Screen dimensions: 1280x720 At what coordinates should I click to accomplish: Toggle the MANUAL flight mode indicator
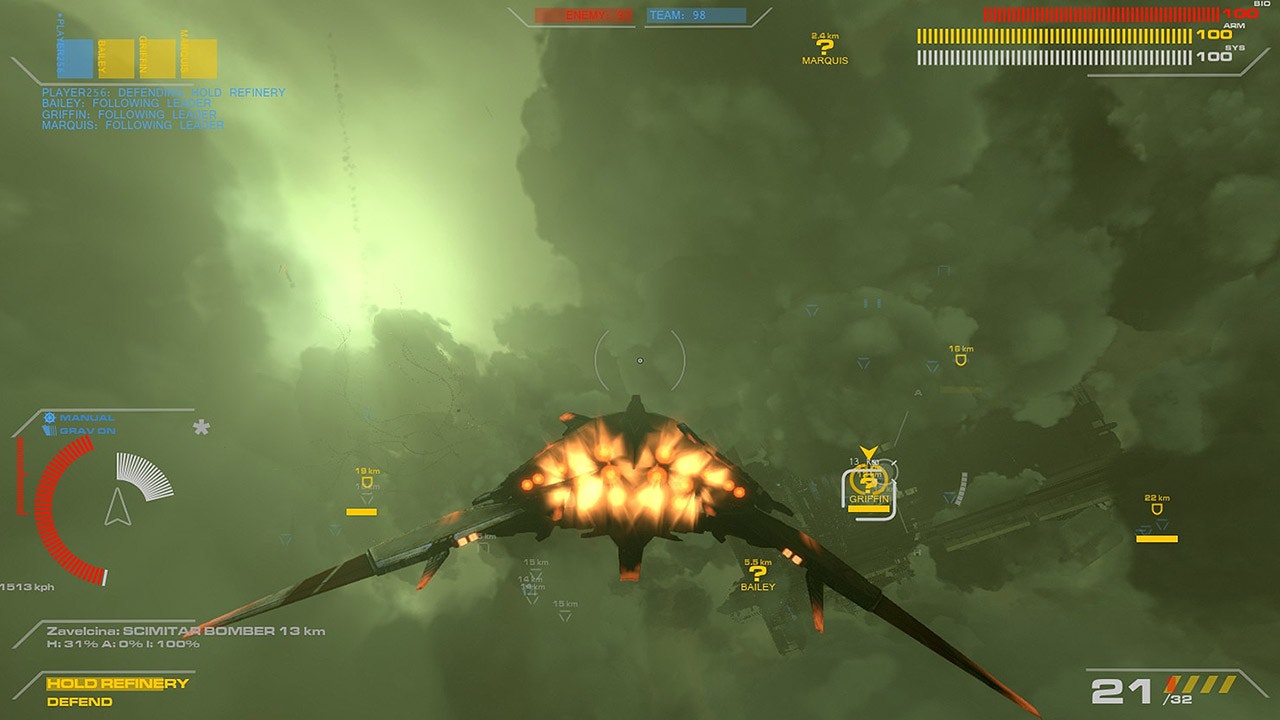click(x=85, y=415)
